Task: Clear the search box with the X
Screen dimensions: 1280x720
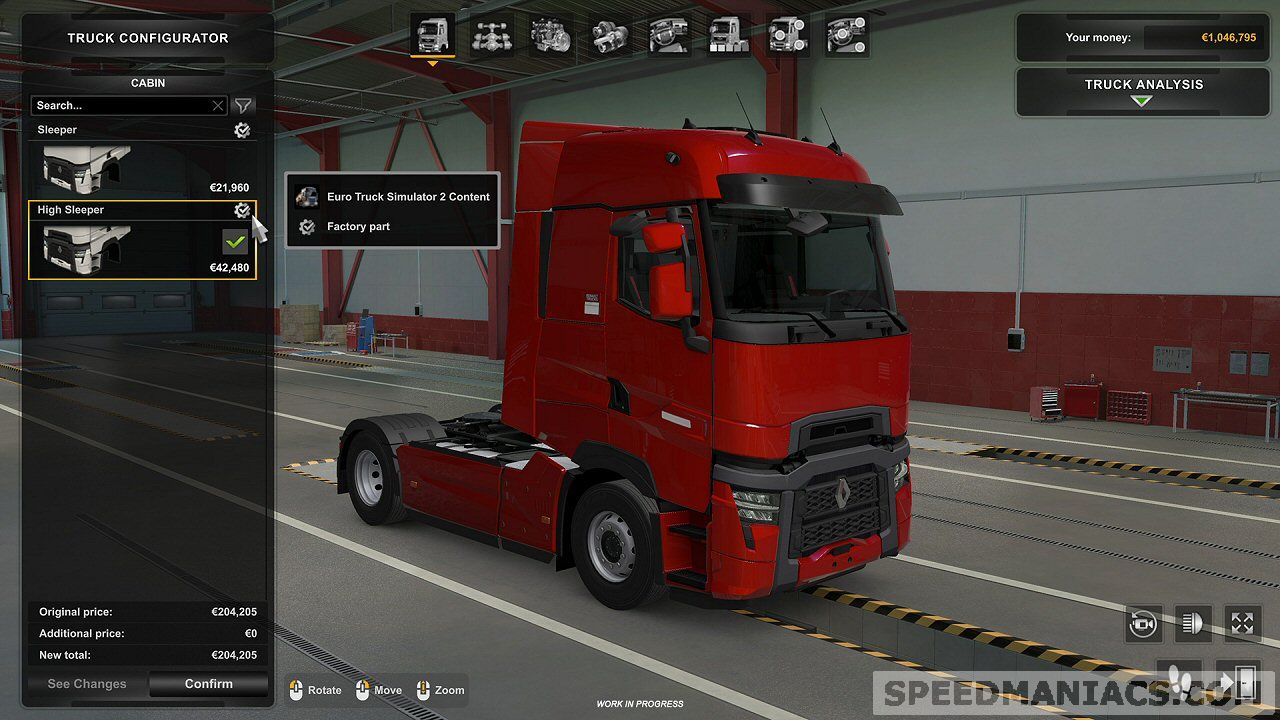Action: [x=218, y=105]
